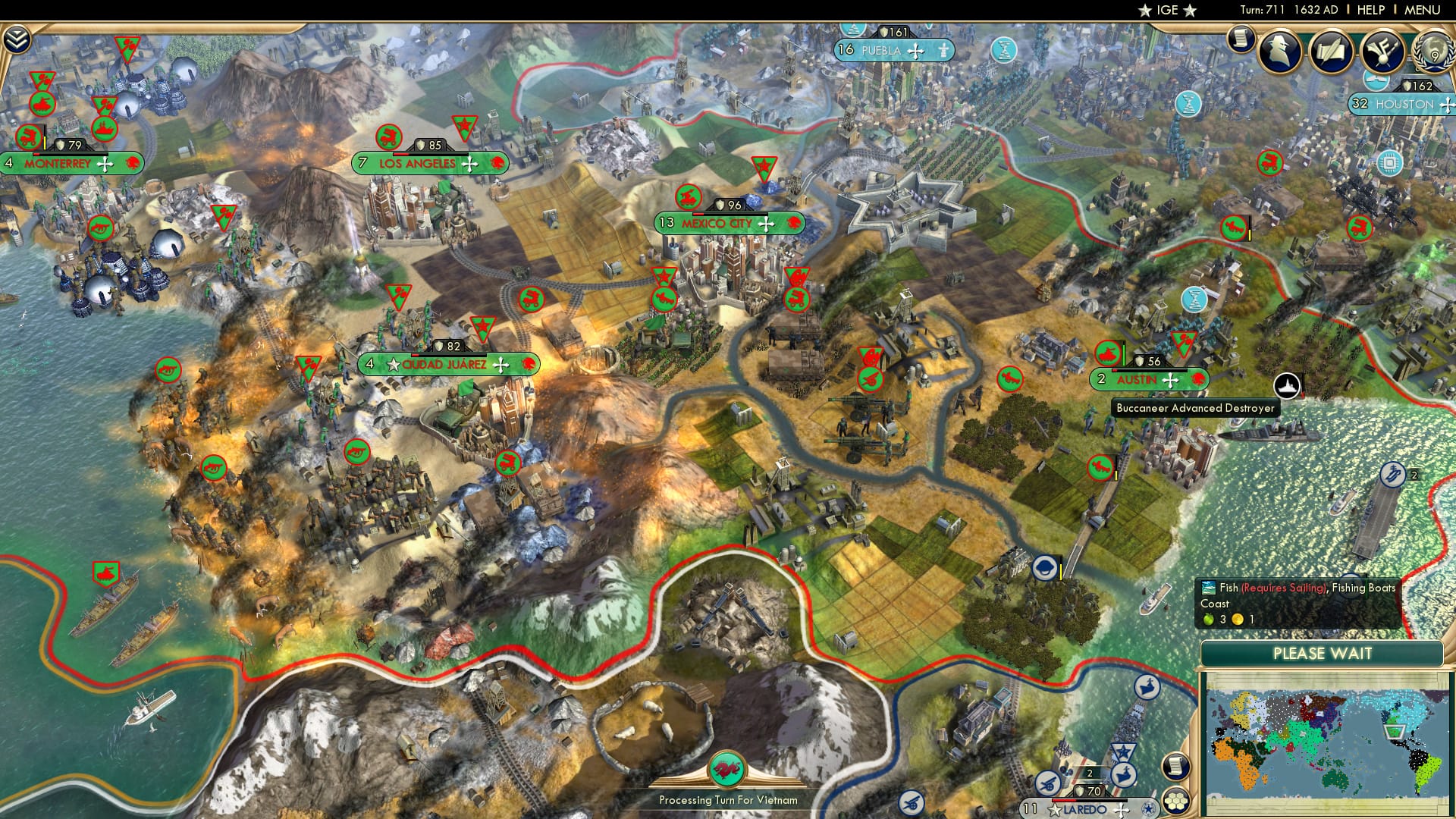Click Laredo's red health bar
The image size is (1456, 819).
tap(1064, 800)
